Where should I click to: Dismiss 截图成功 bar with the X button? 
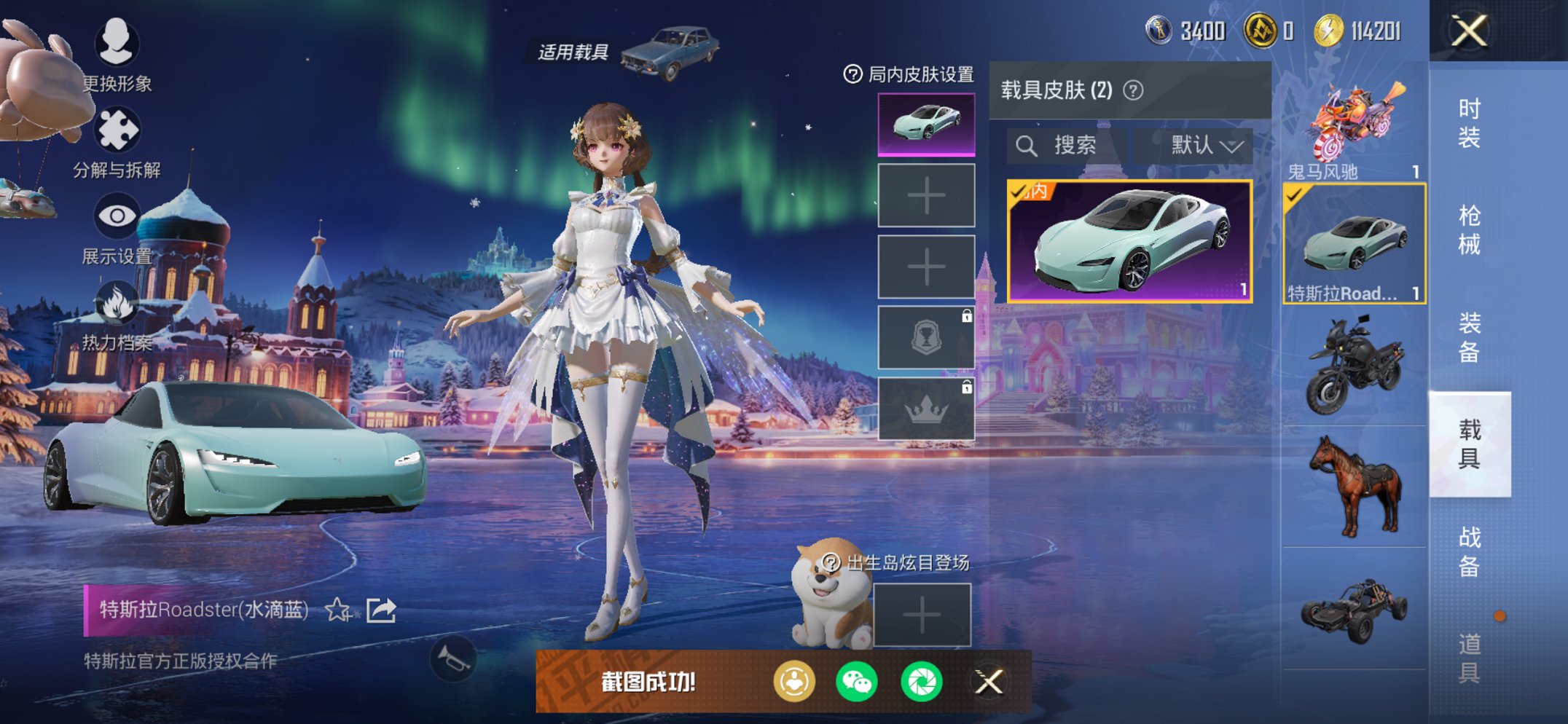pos(990,679)
